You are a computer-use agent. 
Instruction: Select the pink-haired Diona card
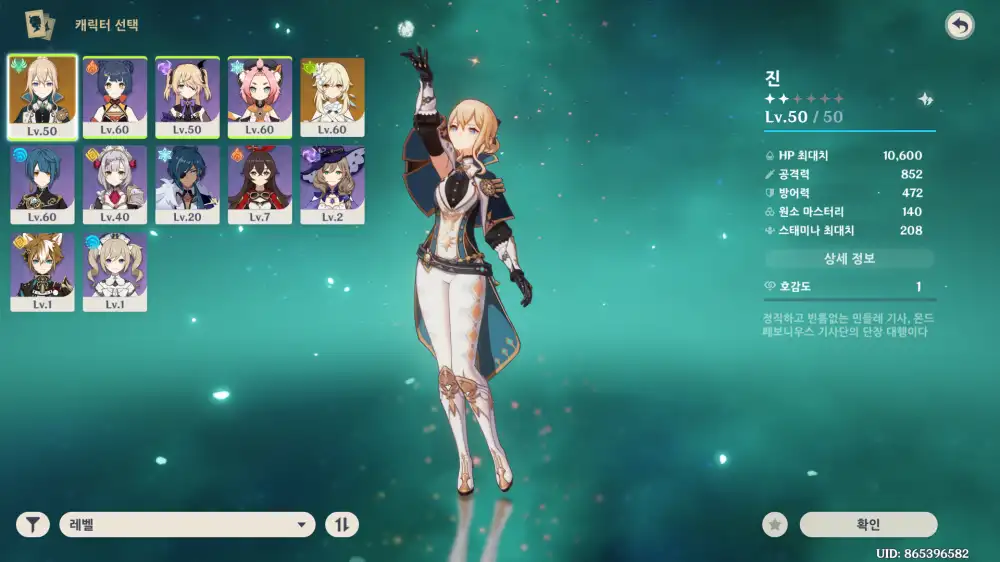pos(260,97)
